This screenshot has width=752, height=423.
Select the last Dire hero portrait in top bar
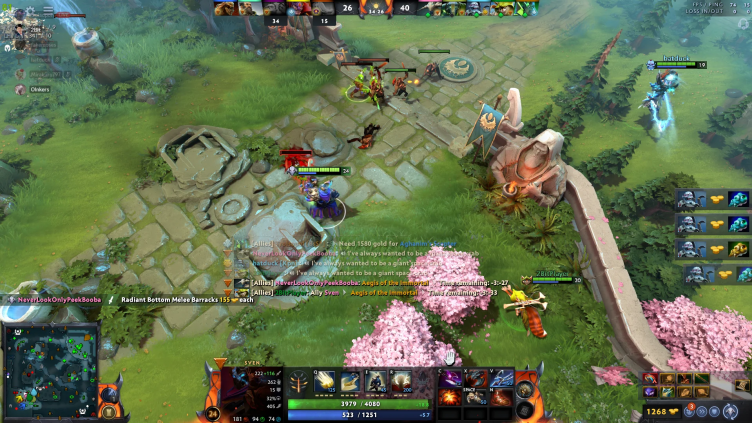point(527,7)
